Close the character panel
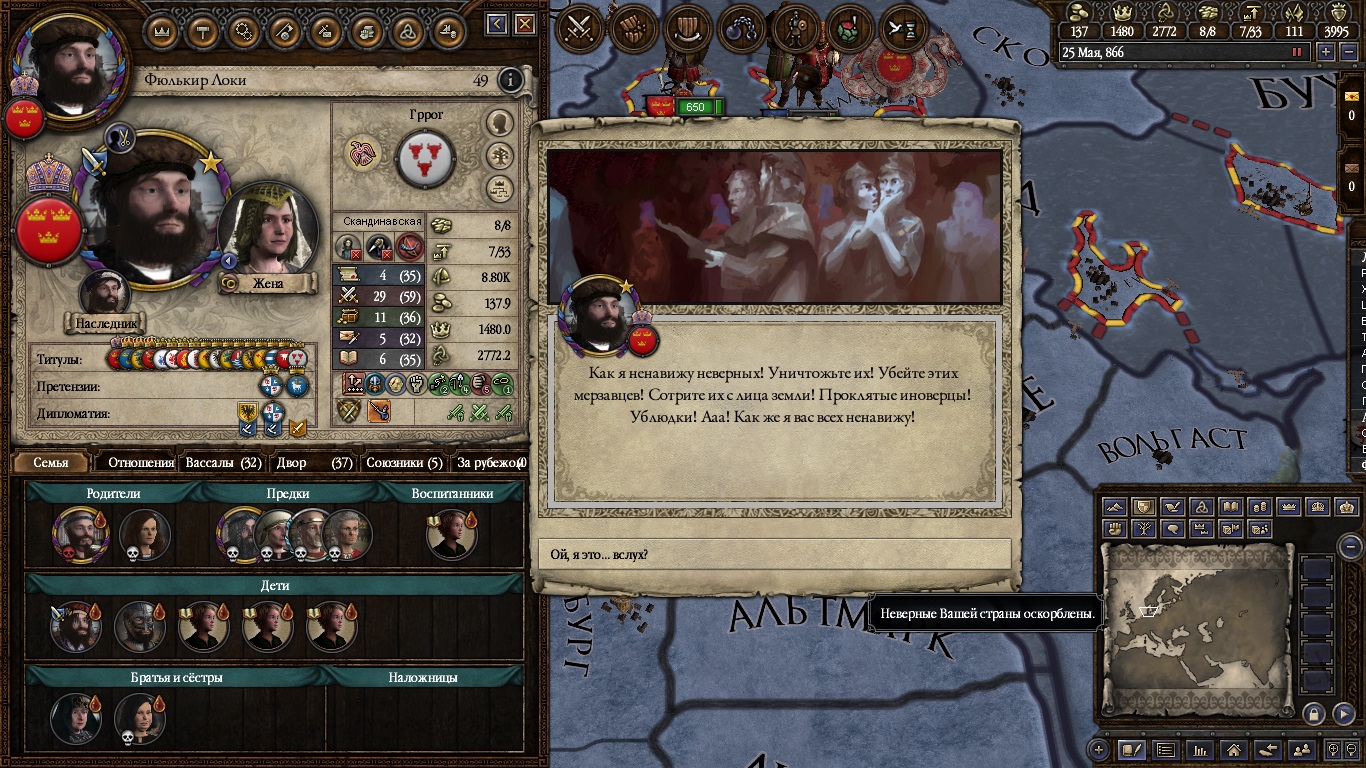This screenshot has height=768, width=1366. click(x=524, y=24)
